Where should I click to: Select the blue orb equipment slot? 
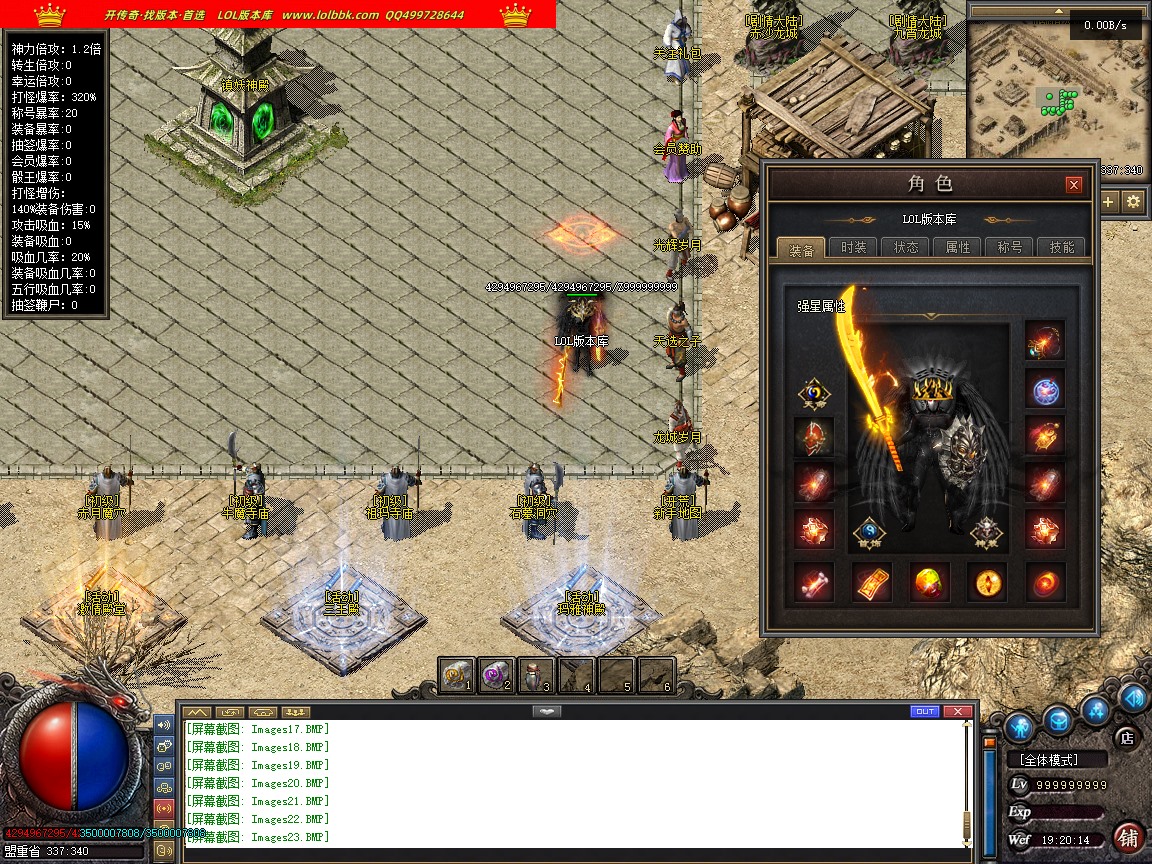[x=1045, y=389]
